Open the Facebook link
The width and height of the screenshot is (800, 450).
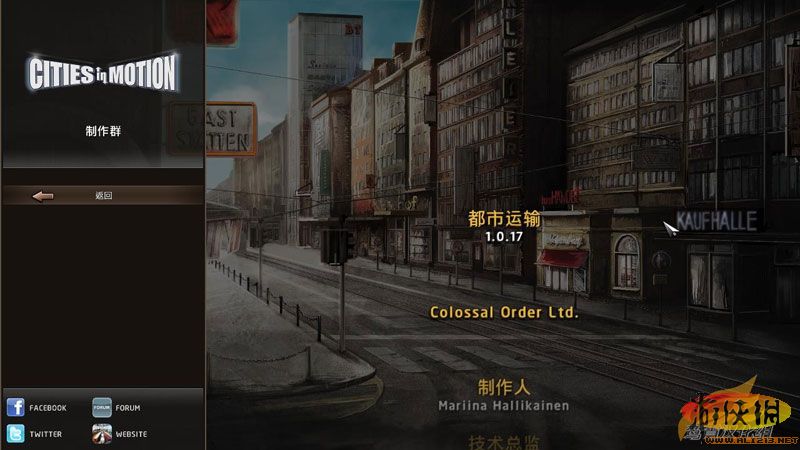click(x=36, y=408)
